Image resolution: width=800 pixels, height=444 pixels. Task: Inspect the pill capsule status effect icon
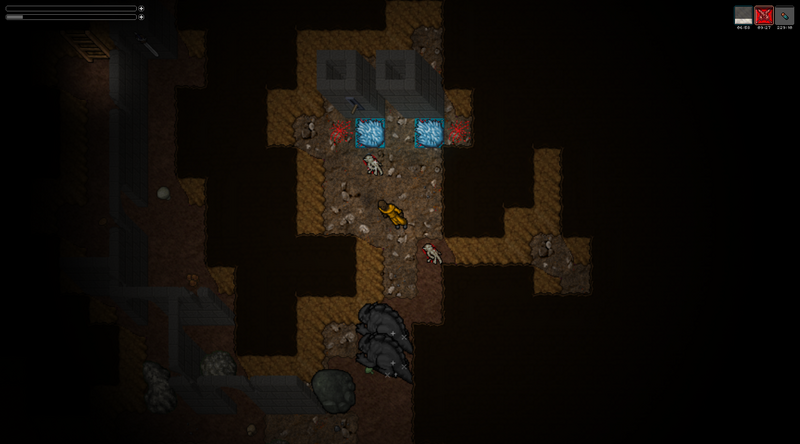(784, 15)
